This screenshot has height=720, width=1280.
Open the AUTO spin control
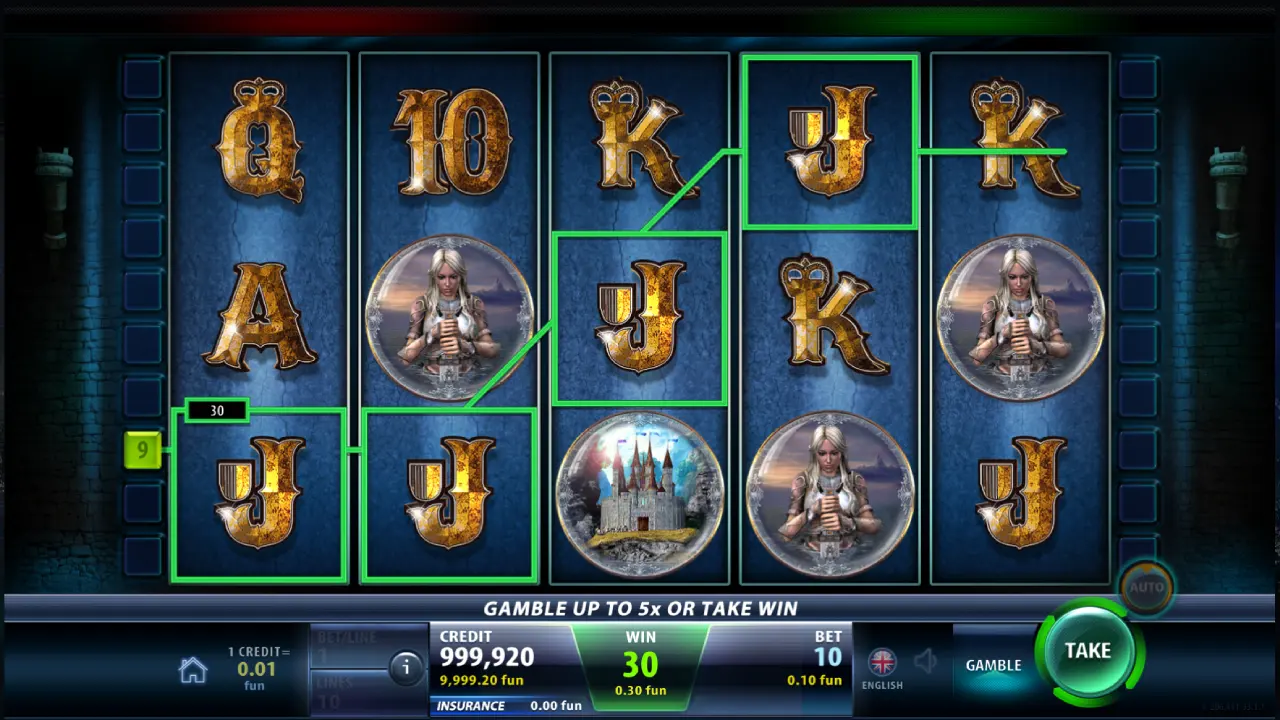pos(1146,587)
